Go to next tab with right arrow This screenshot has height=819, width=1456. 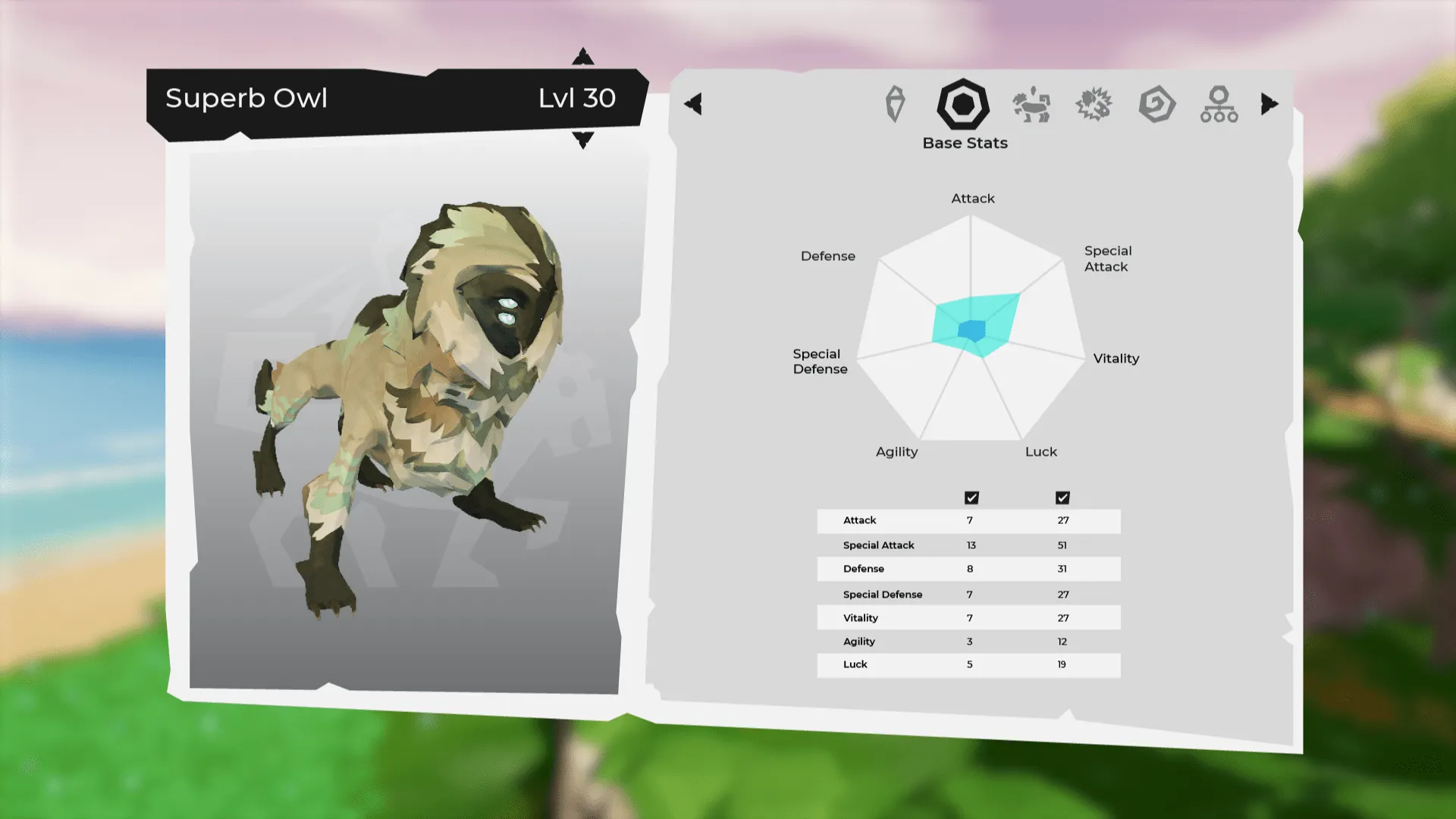point(1269,104)
